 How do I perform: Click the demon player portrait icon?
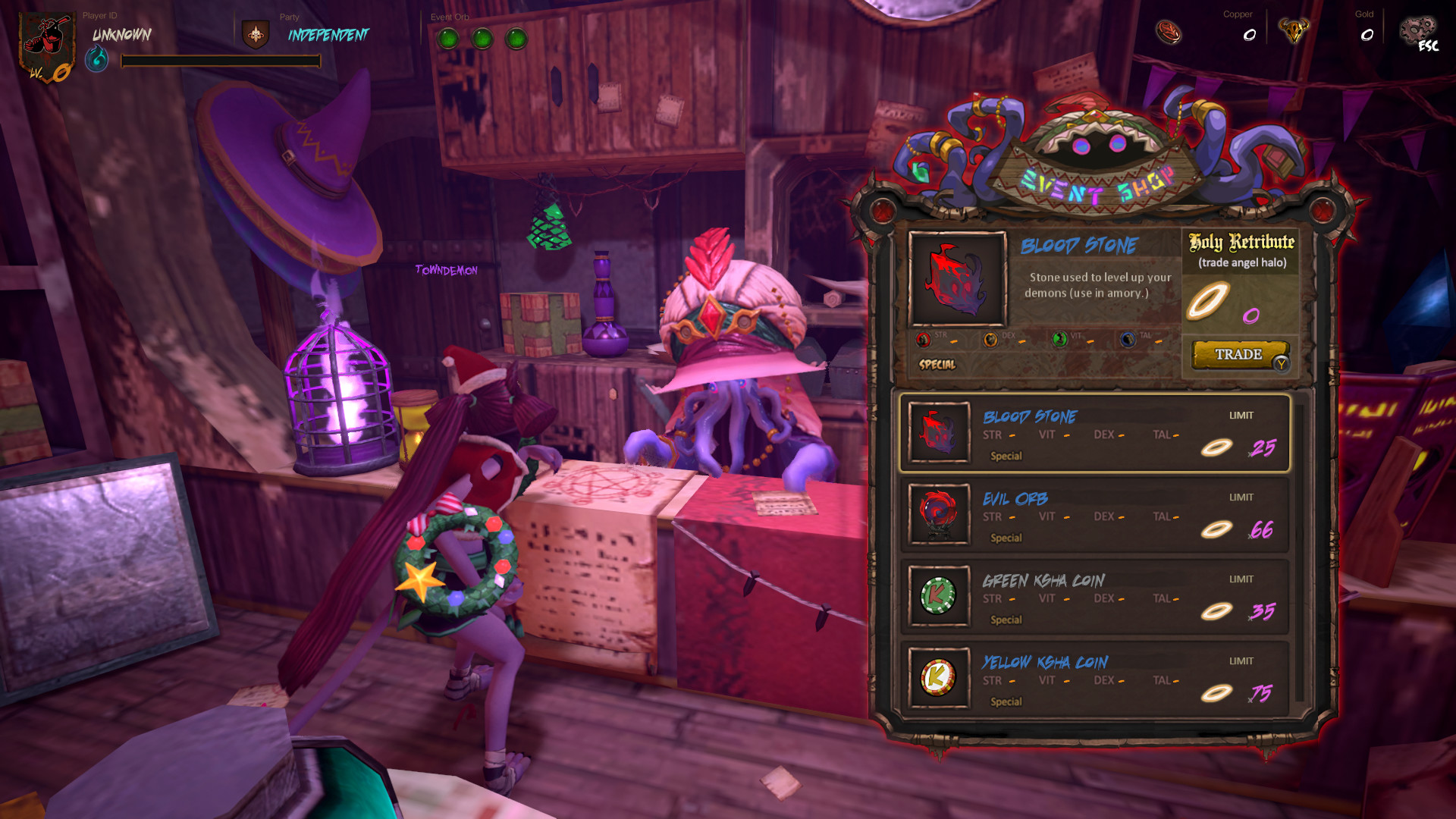pos(47,36)
